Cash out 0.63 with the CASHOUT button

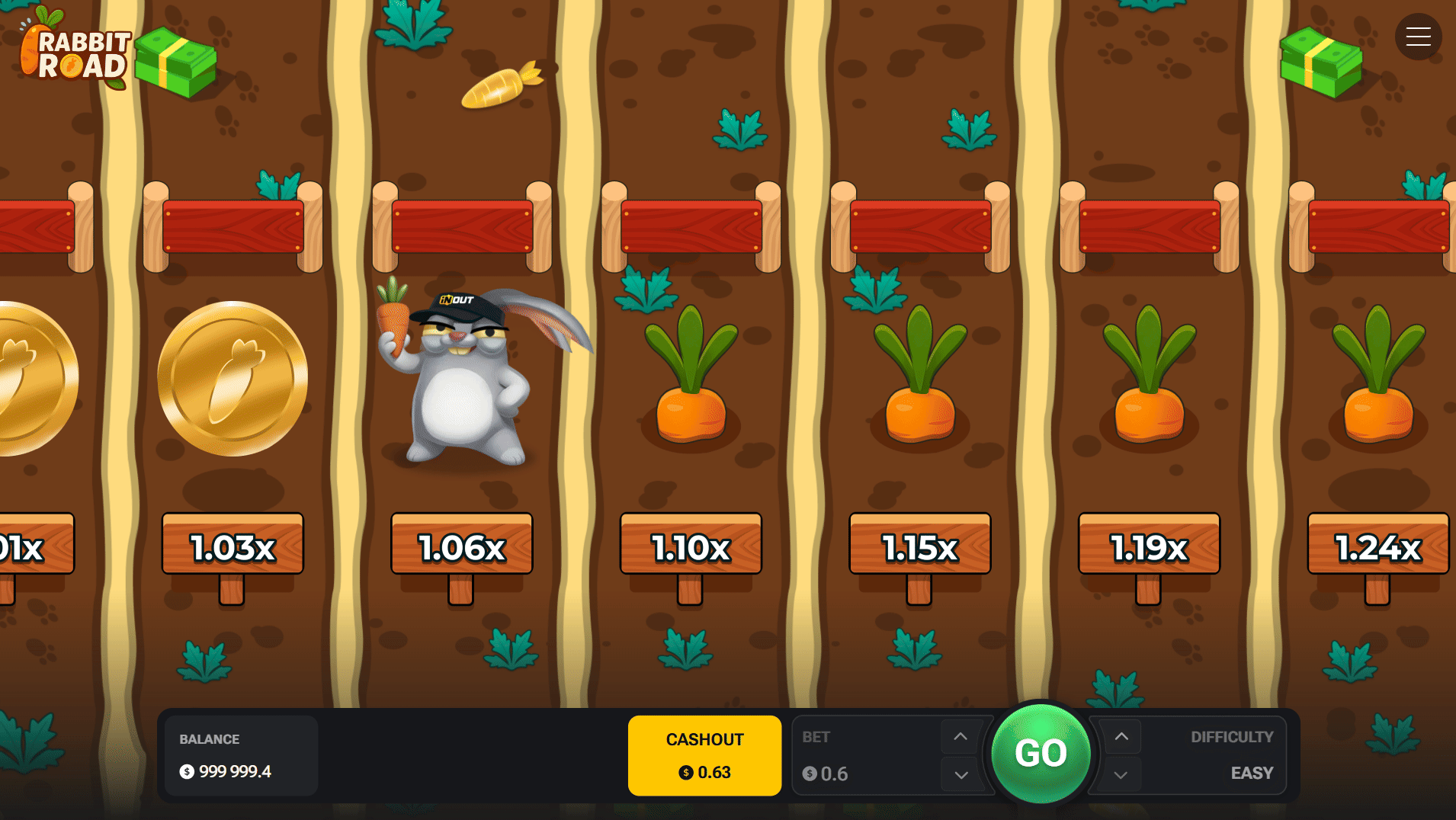(704, 754)
